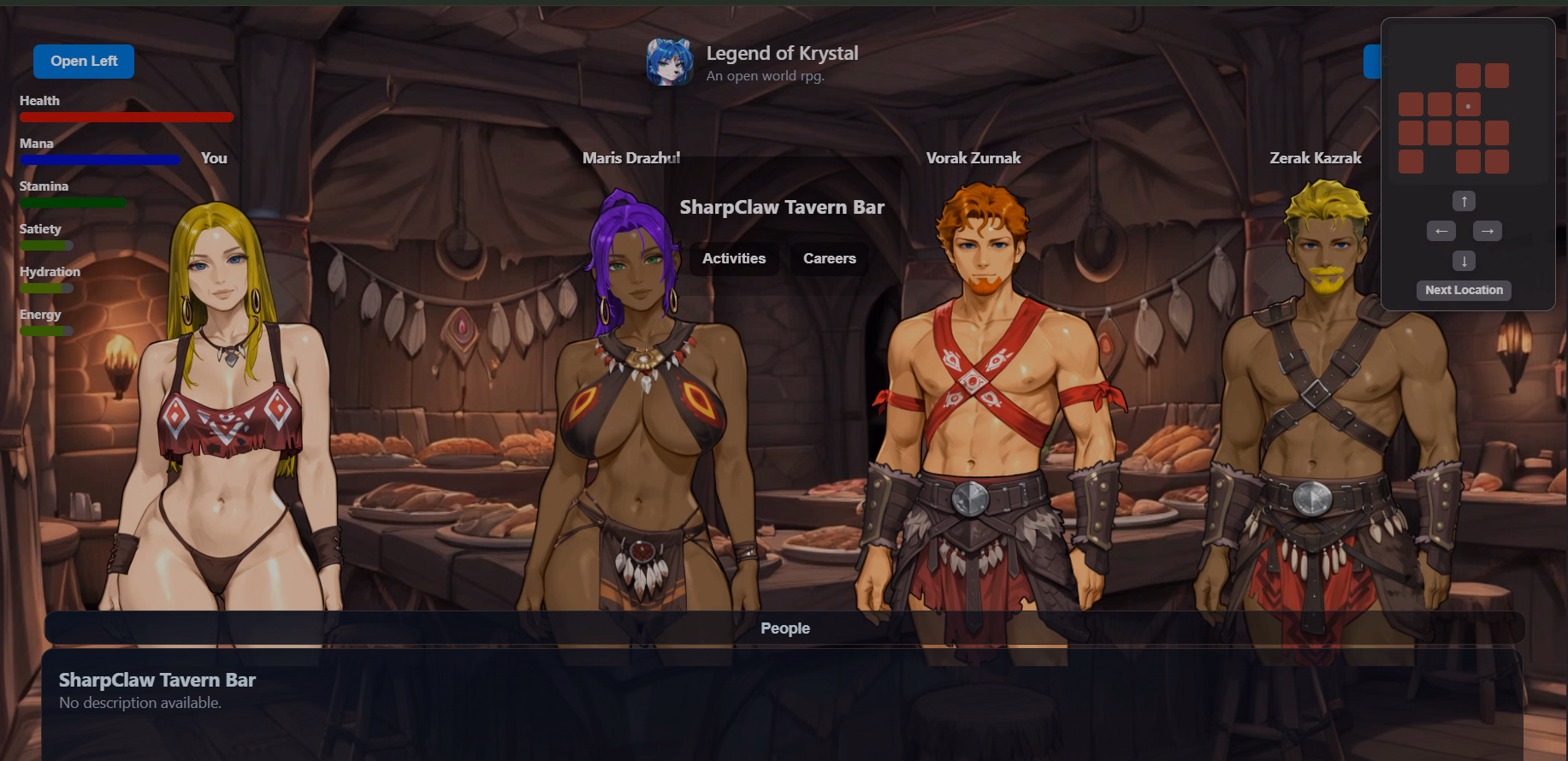Select the minimap tile marked with a dot
The image size is (1568, 761).
click(1468, 105)
